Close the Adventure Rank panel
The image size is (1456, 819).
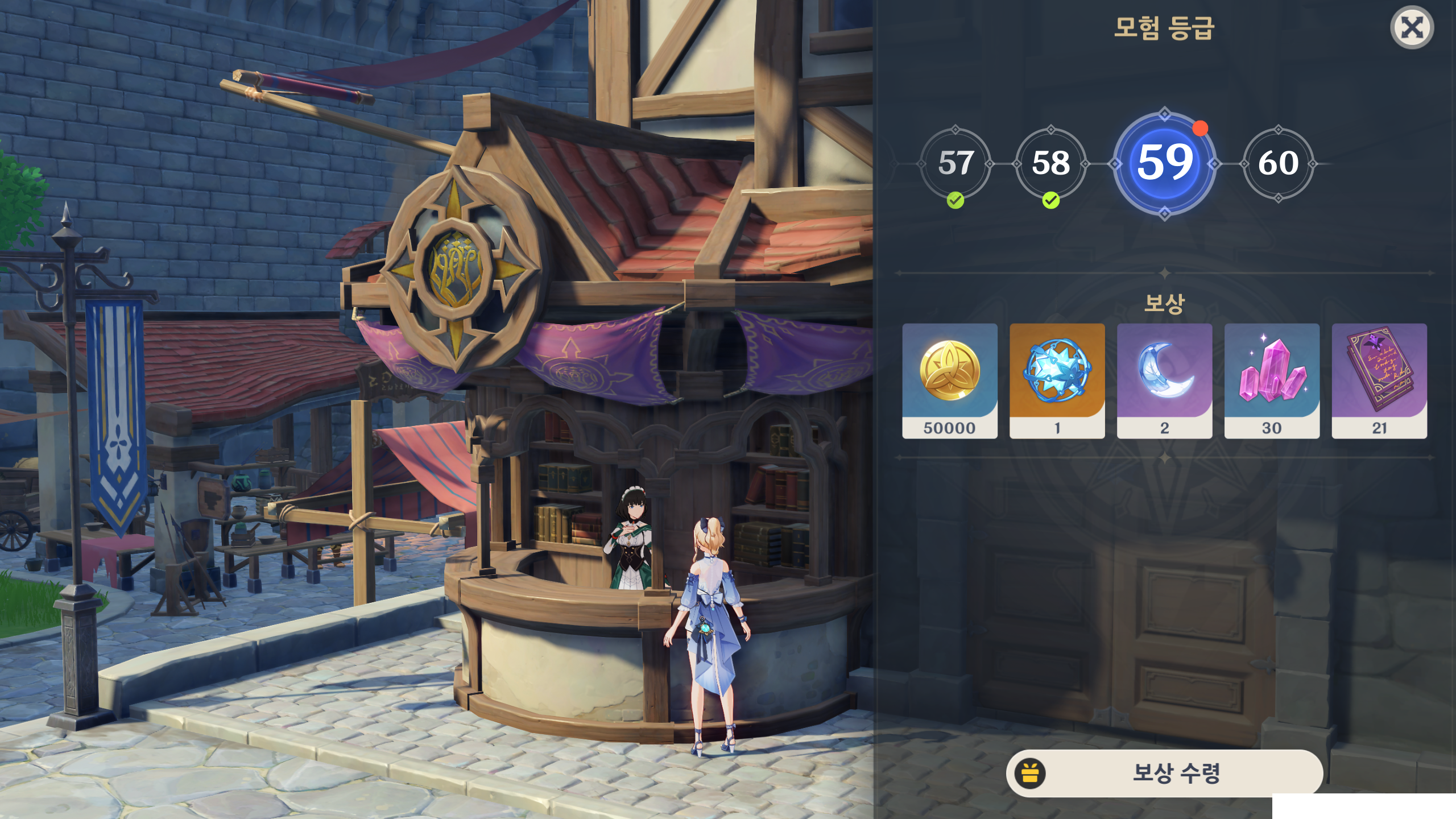[x=1412, y=28]
